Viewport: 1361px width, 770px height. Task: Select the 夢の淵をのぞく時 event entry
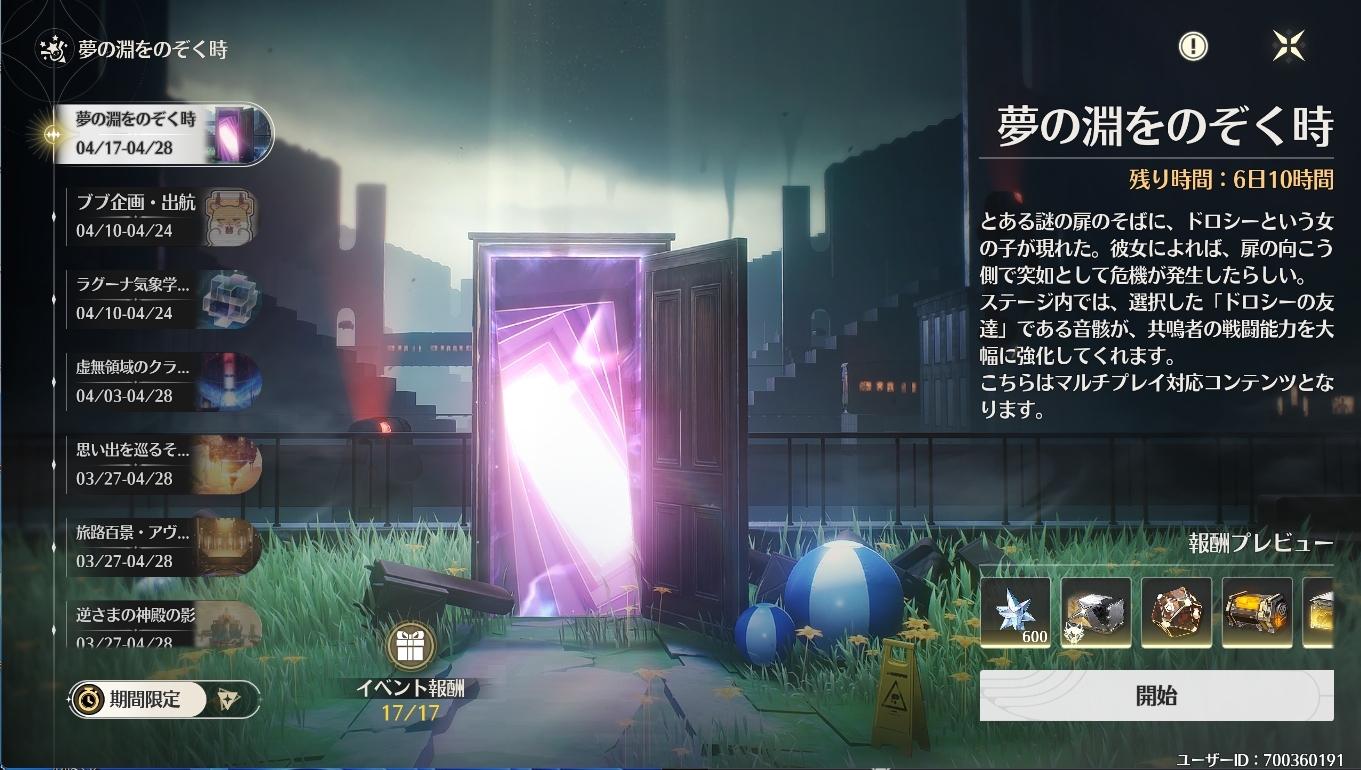[165, 134]
